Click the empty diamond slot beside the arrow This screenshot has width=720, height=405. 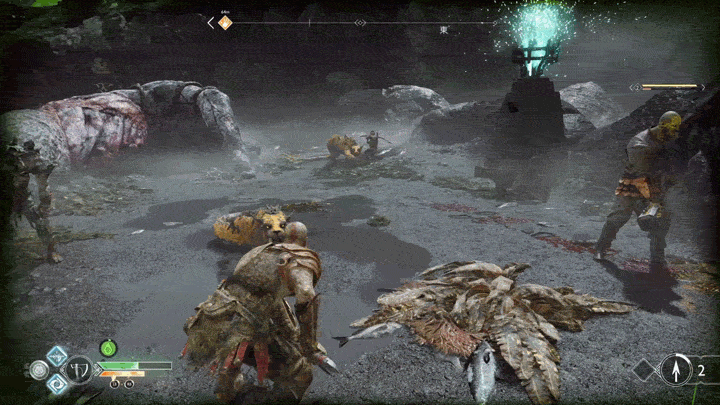(x=645, y=370)
